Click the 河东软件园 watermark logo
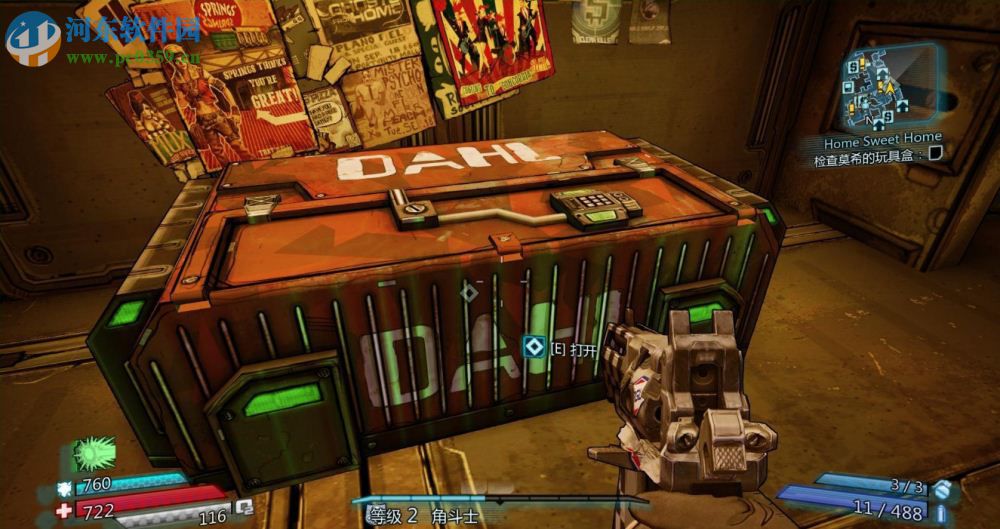This screenshot has width=1000, height=529. point(32,38)
